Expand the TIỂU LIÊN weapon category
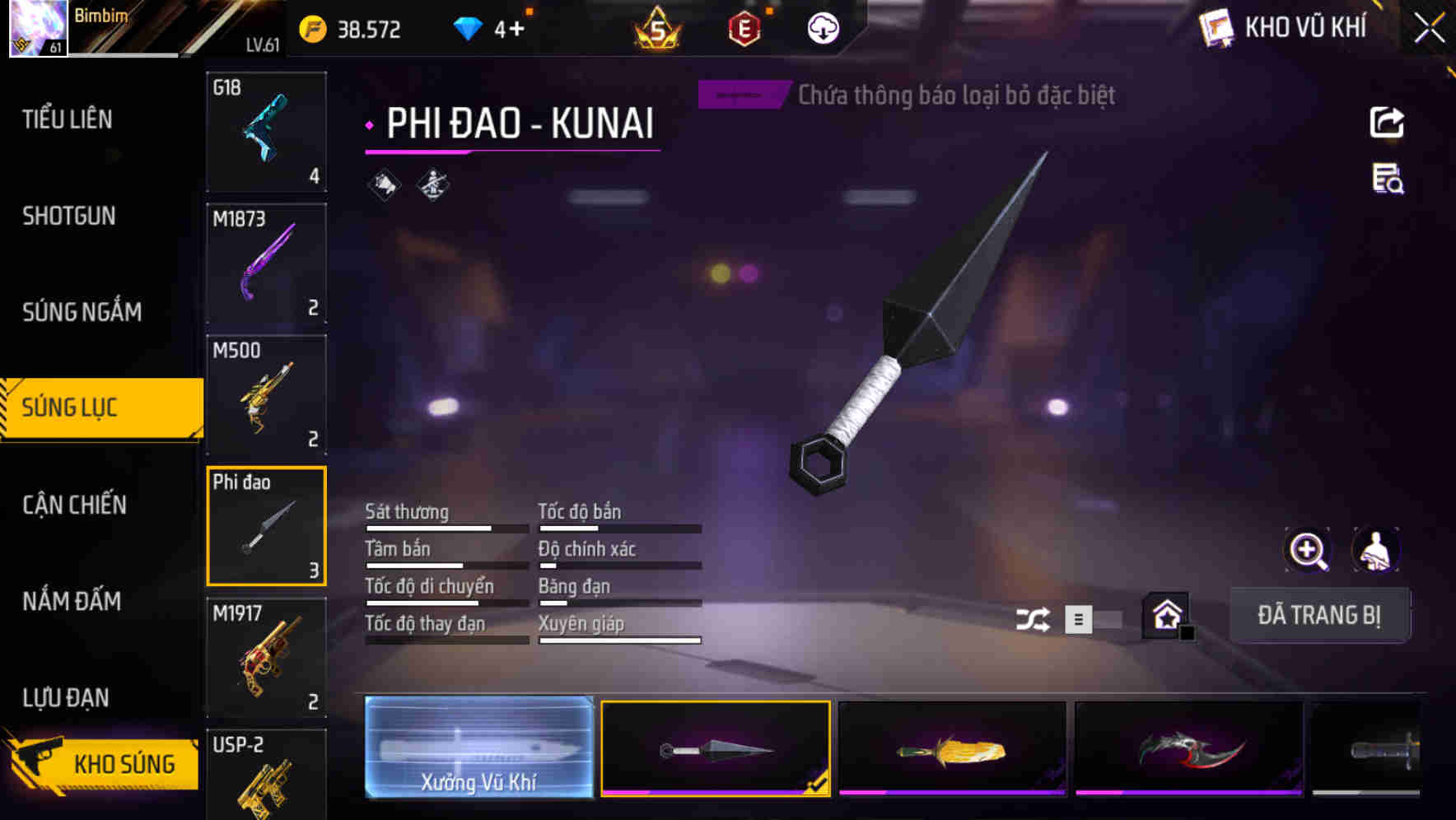This screenshot has width=1456, height=820. (x=68, y=119)
